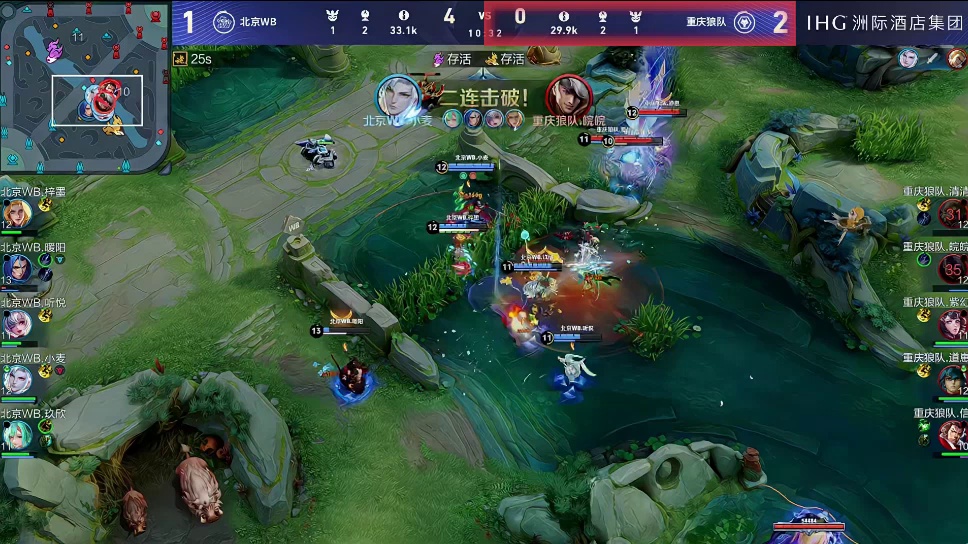Select player 北京WB.小麦's hero portrait

click(16, 379)
